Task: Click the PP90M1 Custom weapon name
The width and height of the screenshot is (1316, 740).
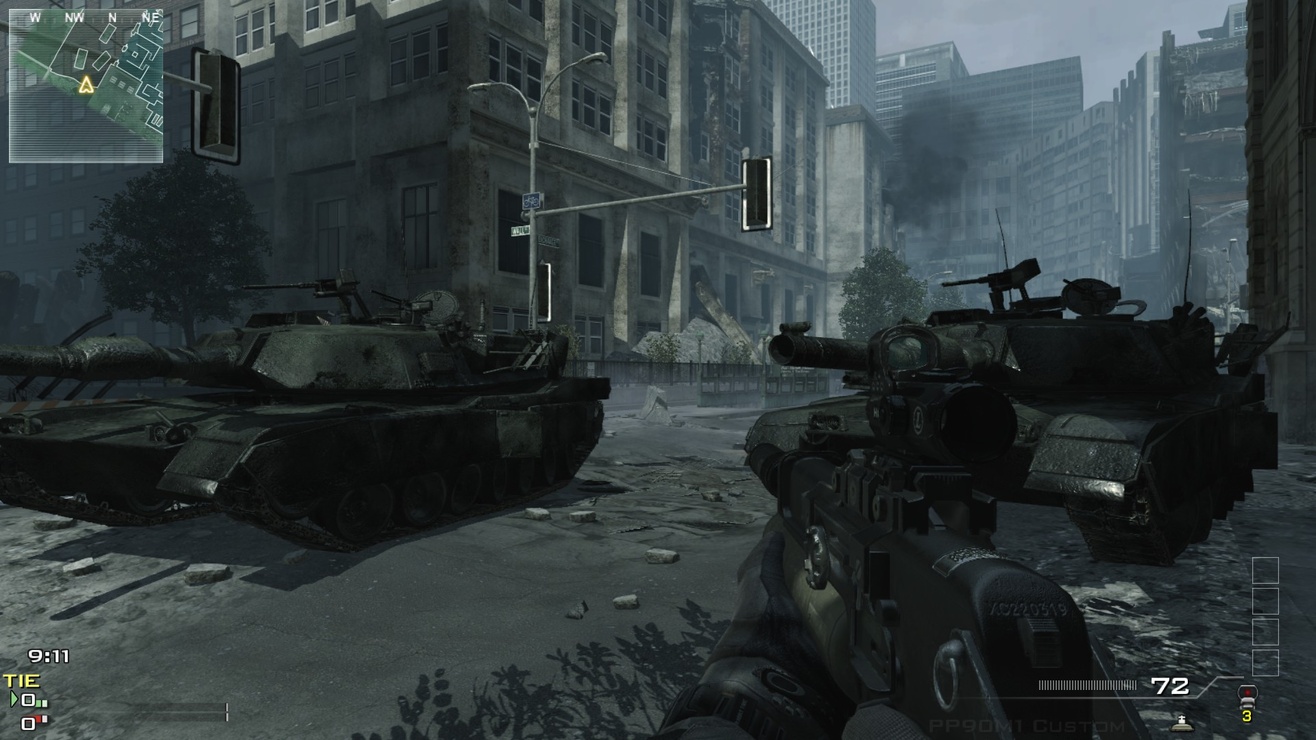Action: pos(1027,726)
